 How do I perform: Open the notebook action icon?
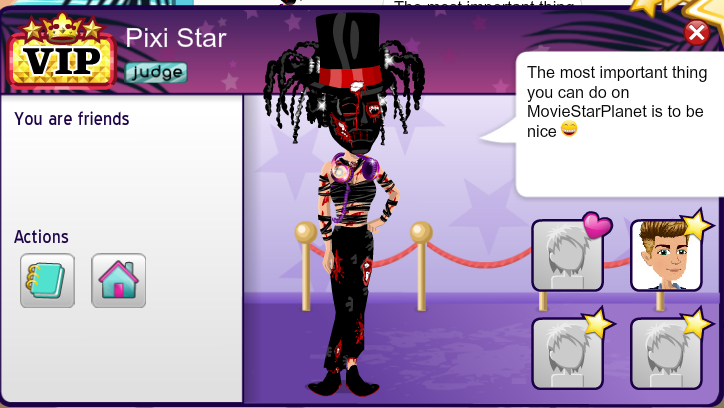pyautogui.click(x=47, y=280)
